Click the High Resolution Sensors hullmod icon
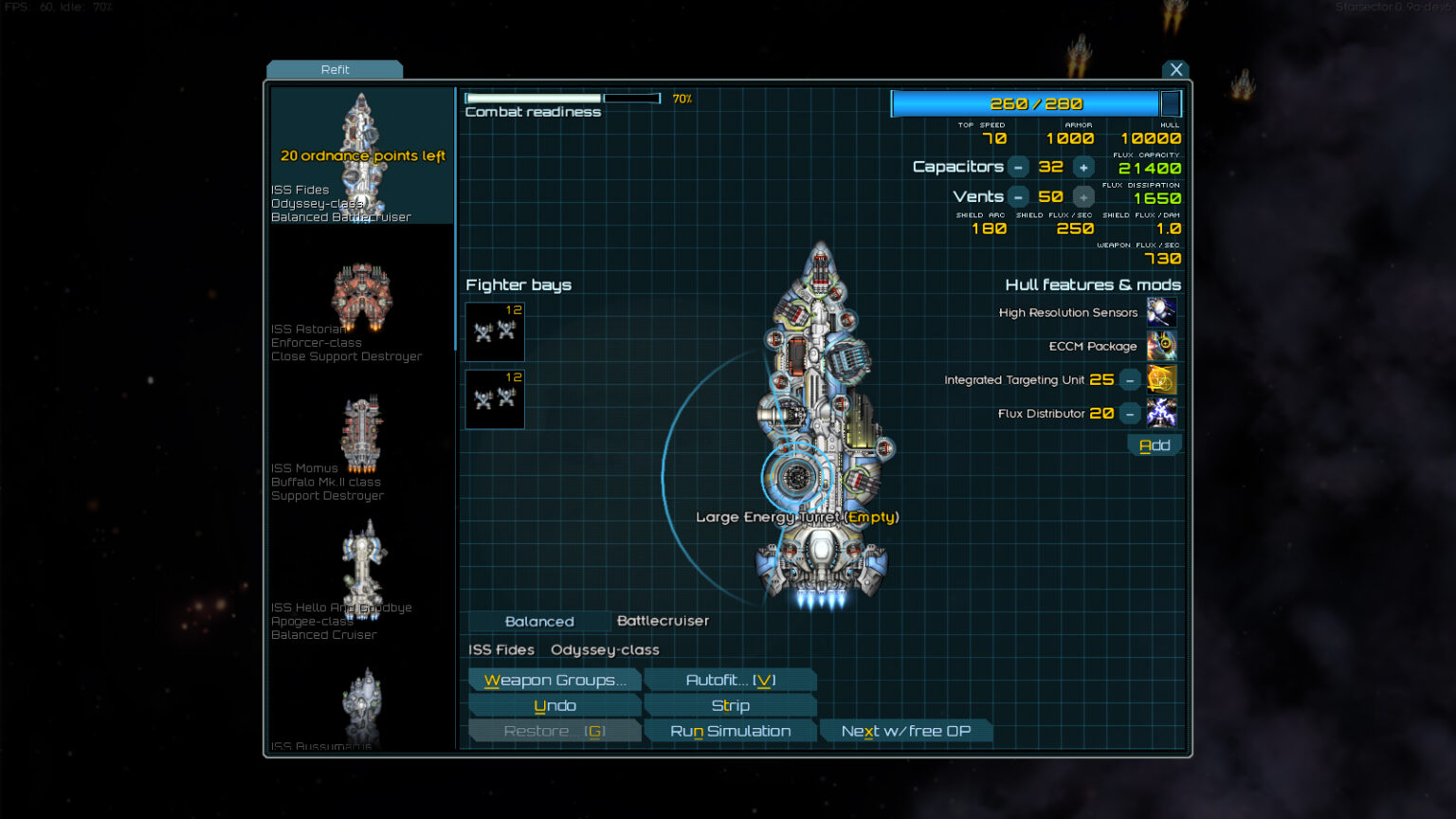 click(x=1162, y=312)
